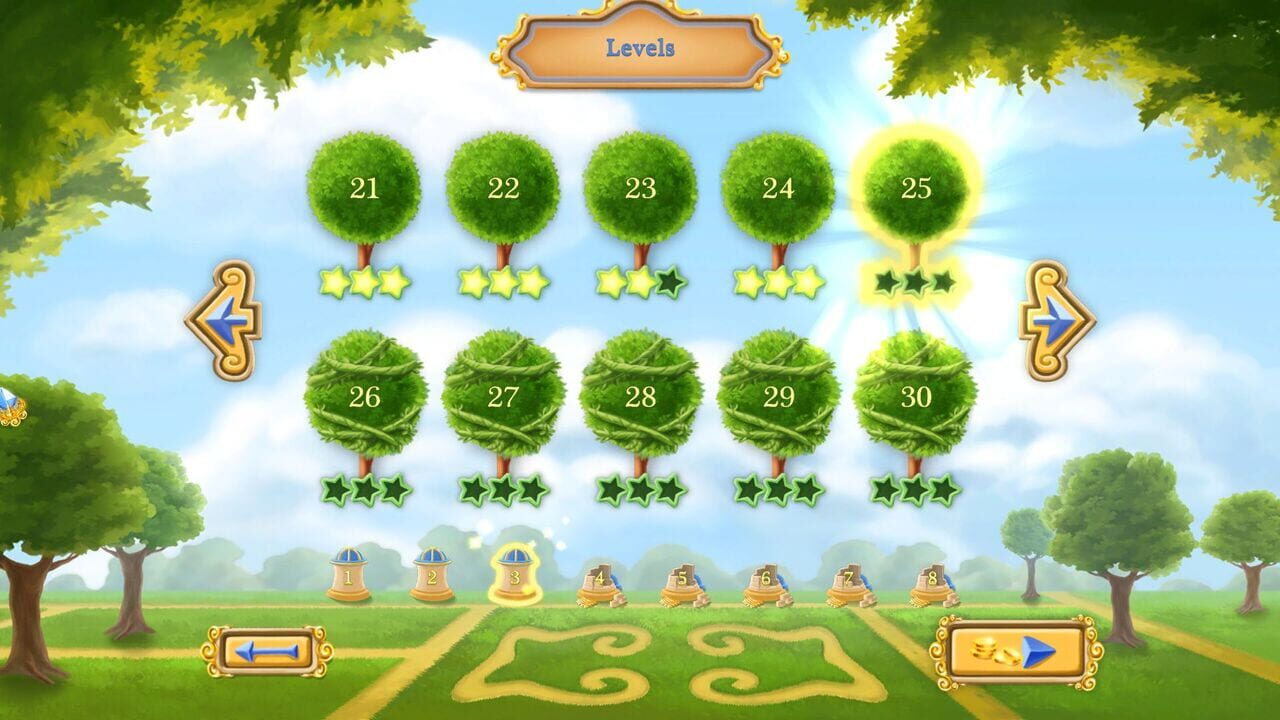Image resolution: width=1280 pixels, height=720 pixels.
Task: Click the Levels title banner
Action: (x=640, y=47)
